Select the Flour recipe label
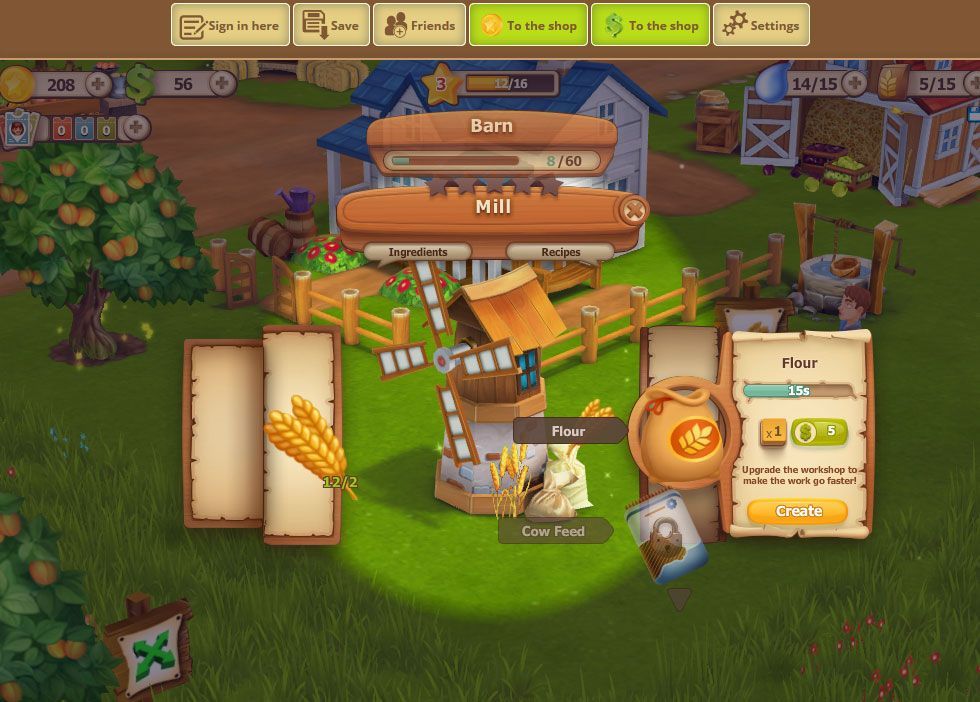 point(568,431)
